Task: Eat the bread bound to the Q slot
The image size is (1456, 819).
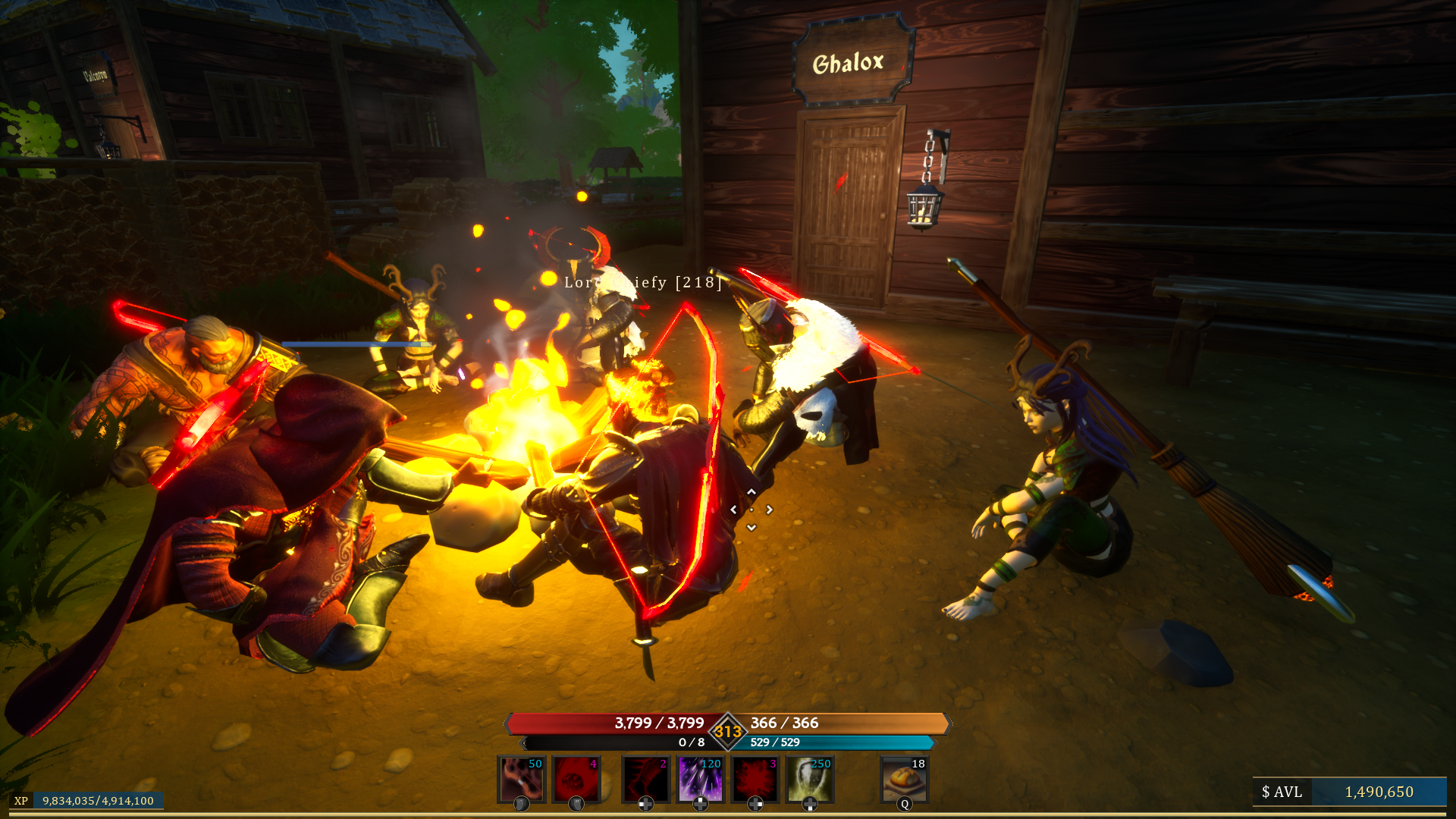Action: (904, 780)
